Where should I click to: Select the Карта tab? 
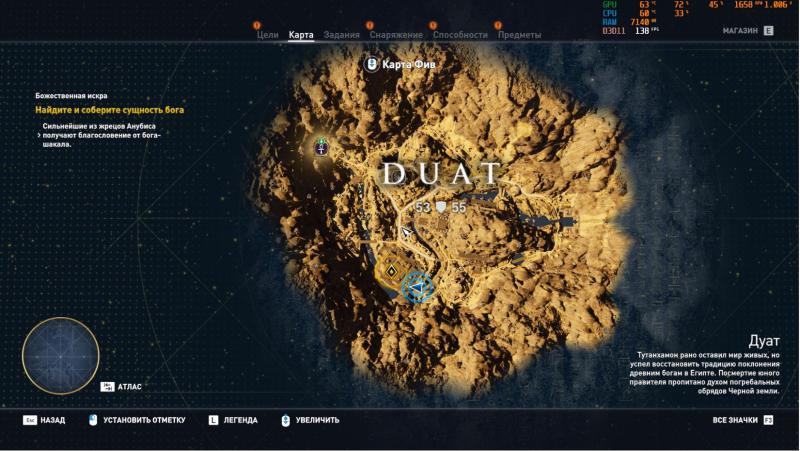point(301,35)
